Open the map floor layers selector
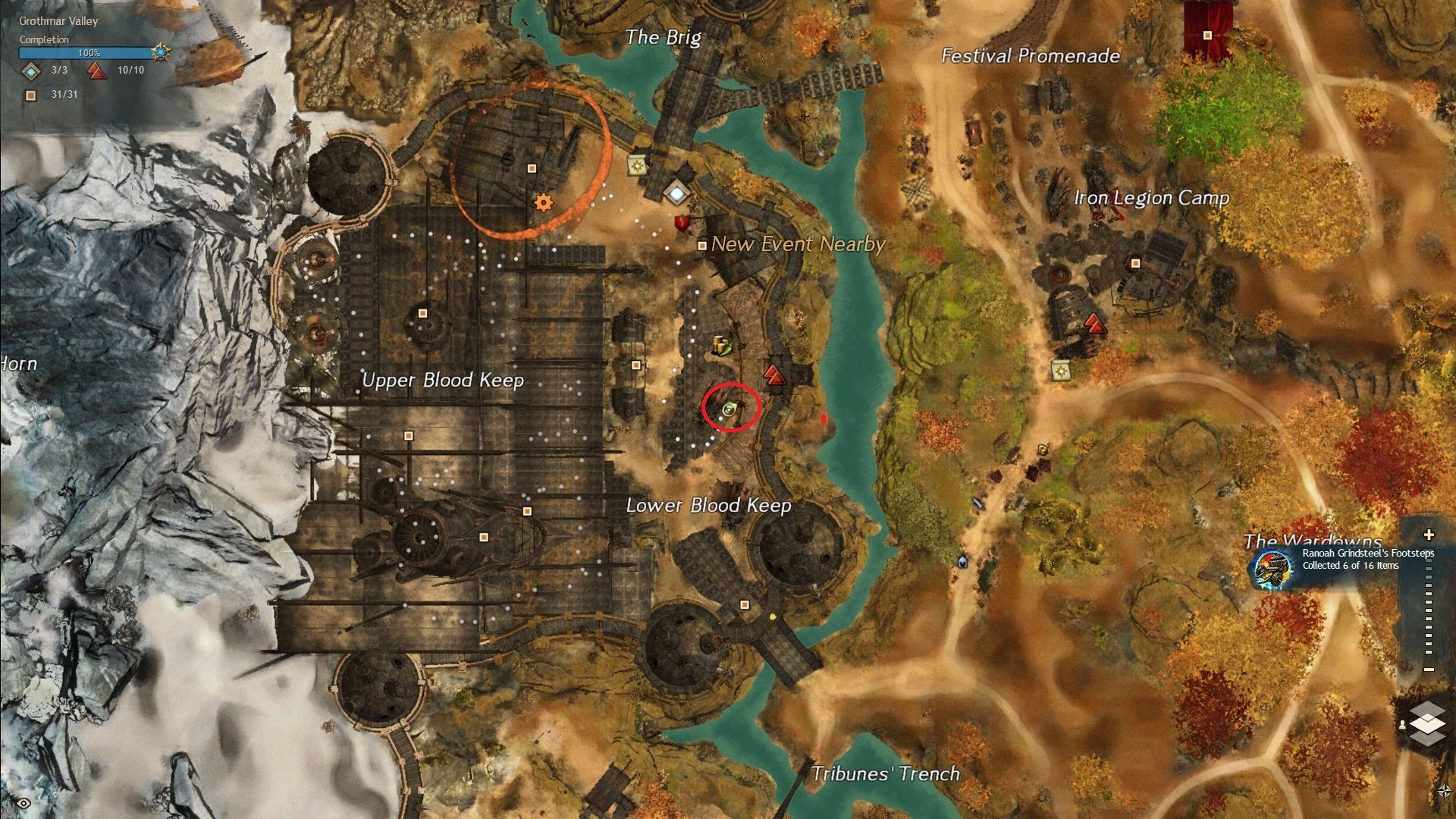Screen dimensions: 1456x819 (1427, 723)
